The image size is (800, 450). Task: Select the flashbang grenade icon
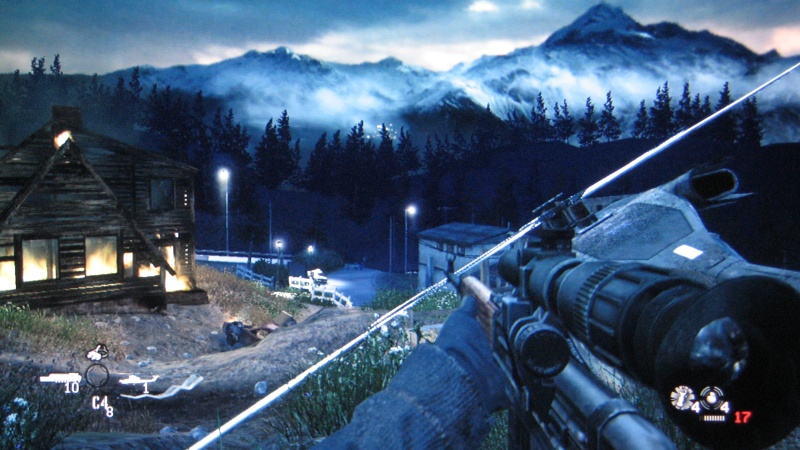click(712, 396)
